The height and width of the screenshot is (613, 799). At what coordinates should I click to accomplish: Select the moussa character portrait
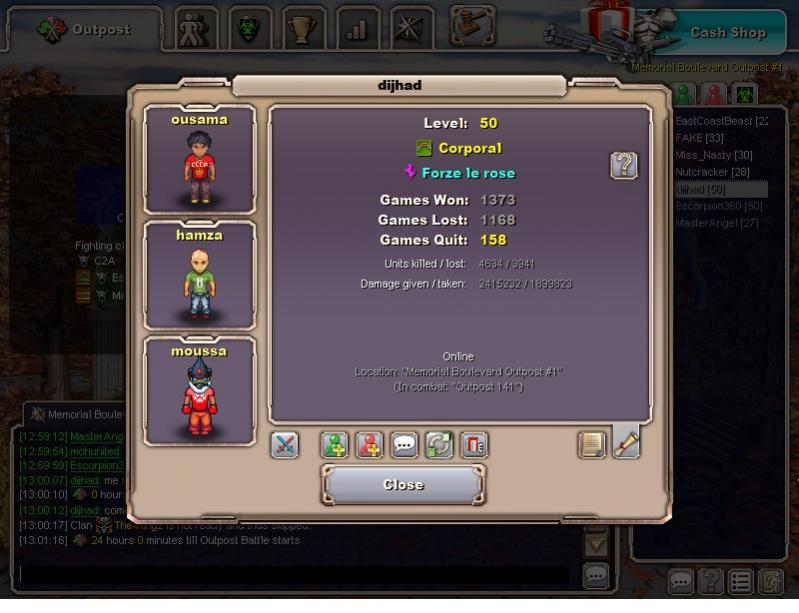click(x=199, y=391)
